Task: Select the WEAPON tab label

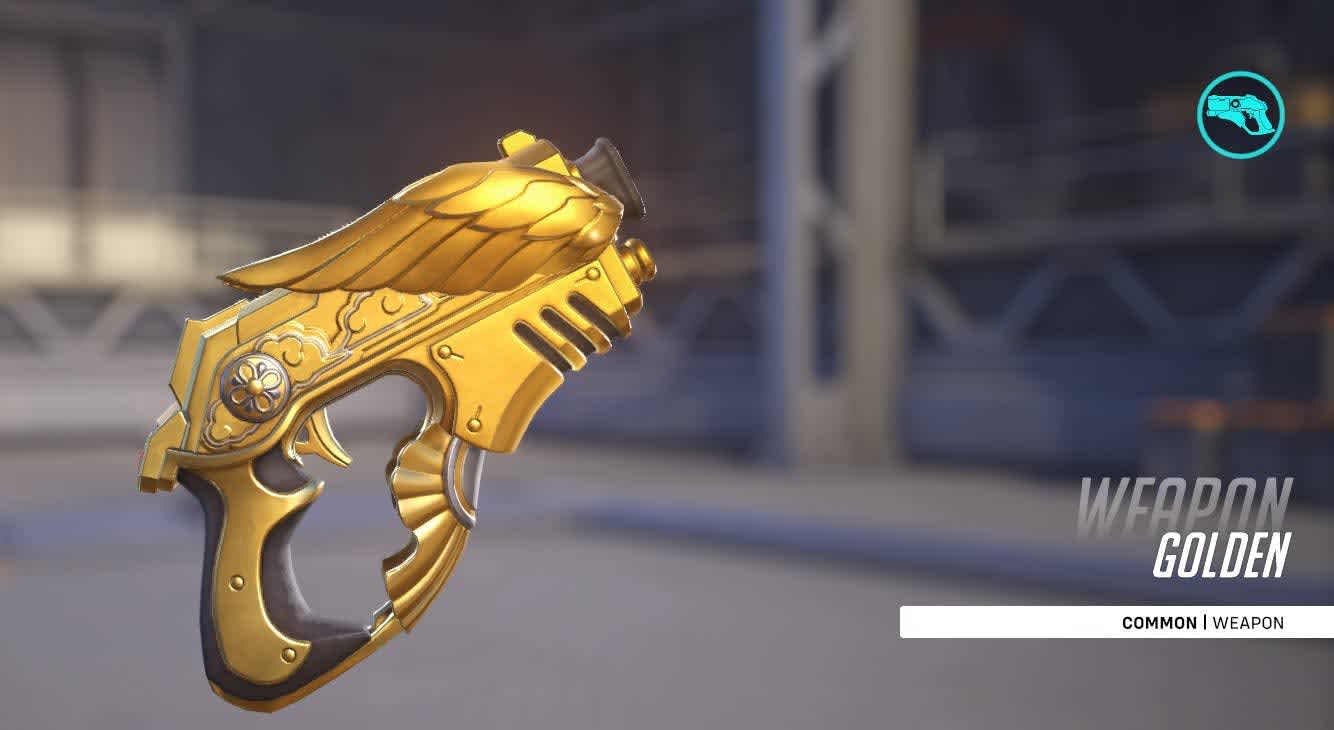Action: pyautogui.click(x=1247, y=621)
